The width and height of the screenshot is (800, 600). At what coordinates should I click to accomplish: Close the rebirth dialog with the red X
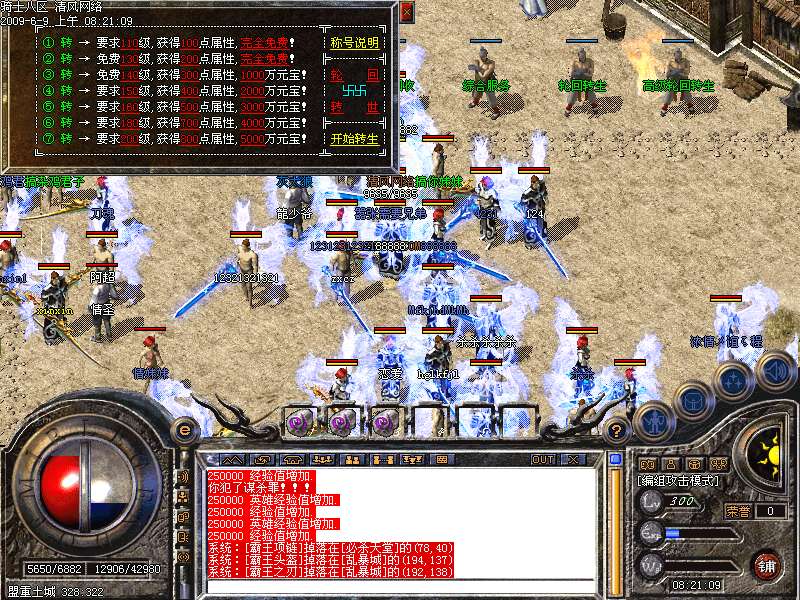point(406,11)
